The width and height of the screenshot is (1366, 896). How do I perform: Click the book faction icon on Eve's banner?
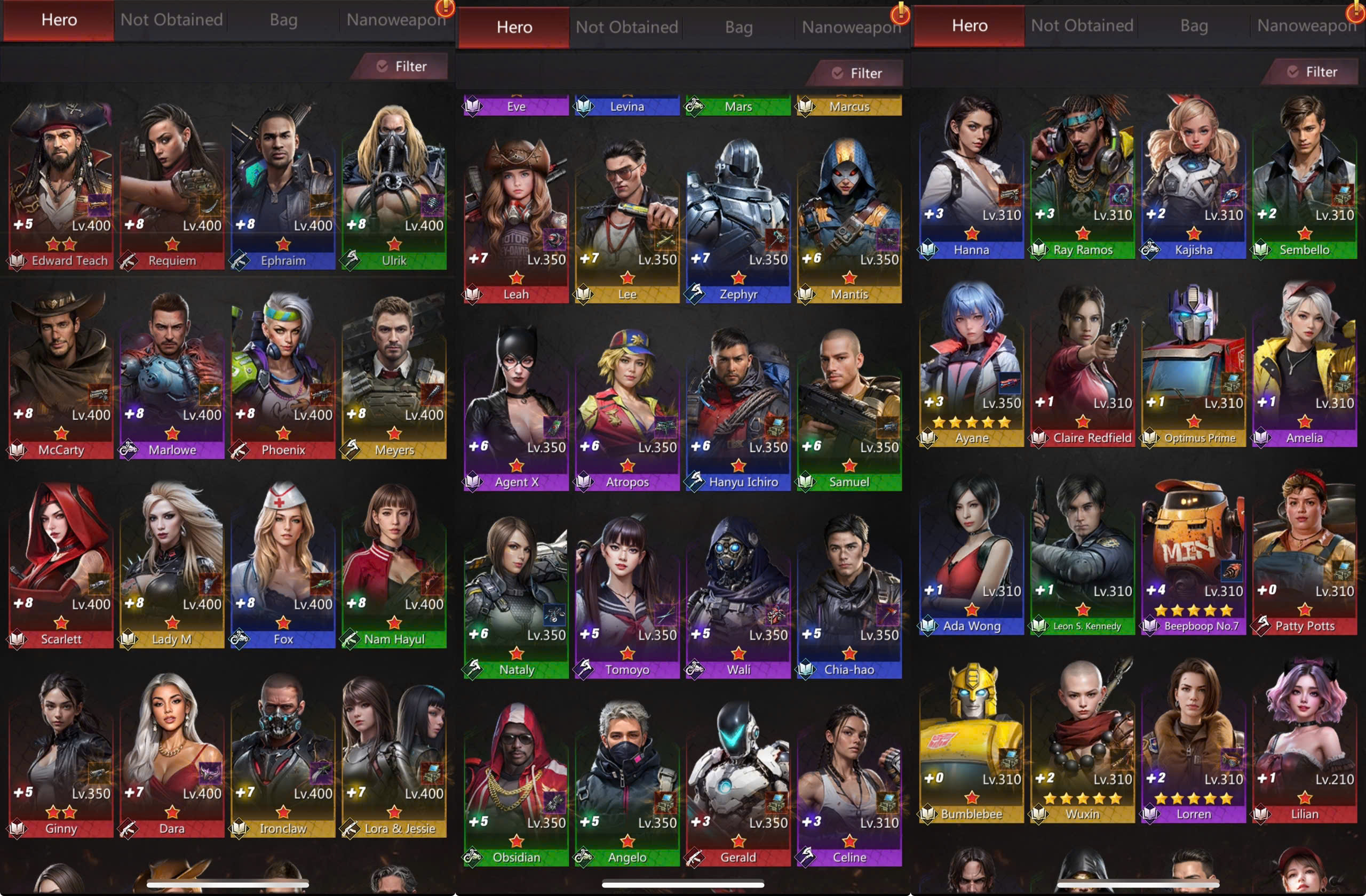(x=473, y=106)
